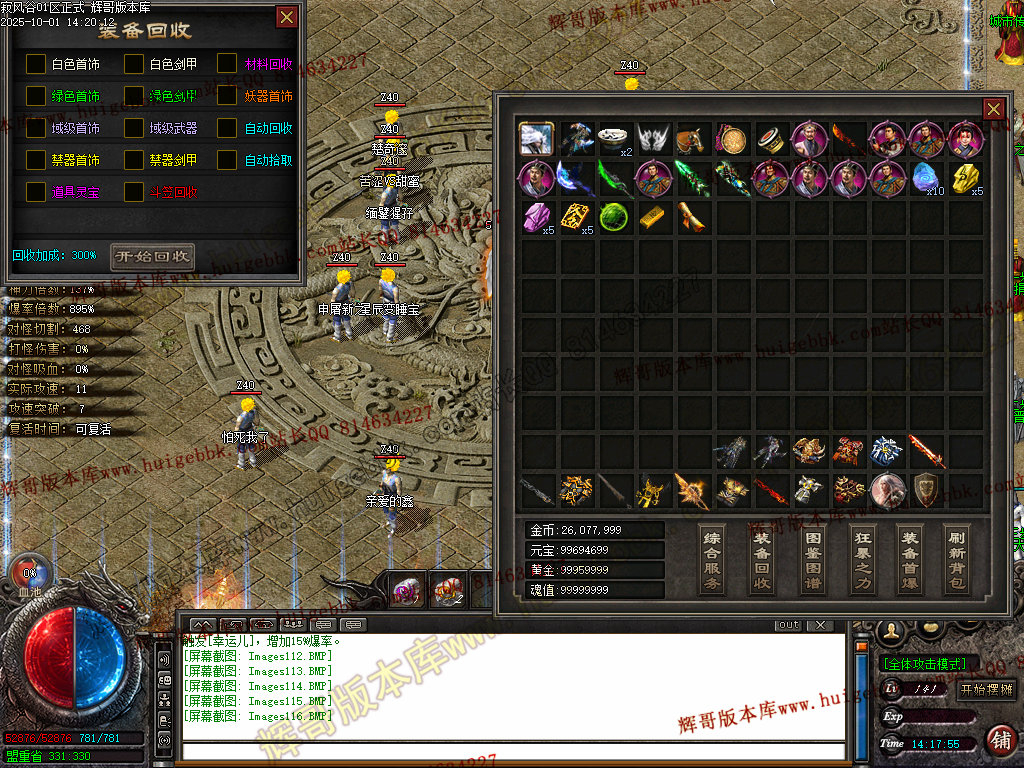Viewport: 1024px width, 768px height.
Task: Choose the green orb item
Action: point(613,217)
